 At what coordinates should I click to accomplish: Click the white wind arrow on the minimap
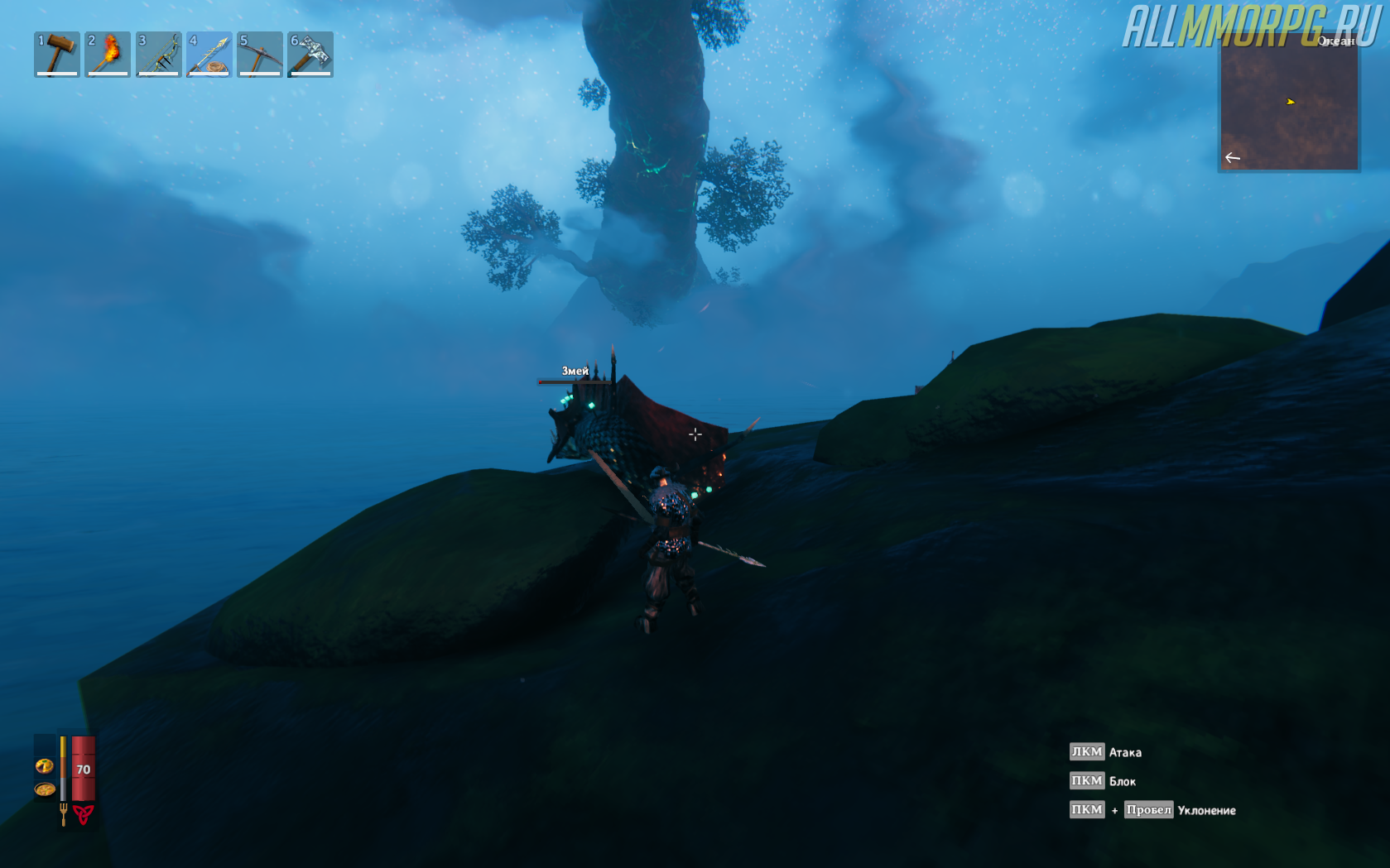(1233, 157)
